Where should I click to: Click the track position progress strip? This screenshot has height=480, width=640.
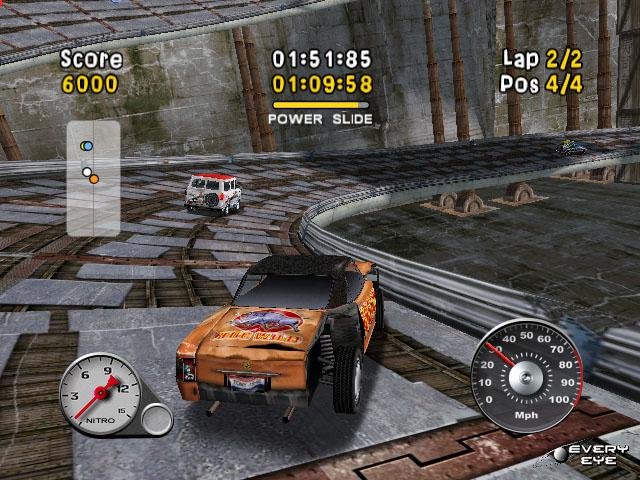click(x=93, y=179)
